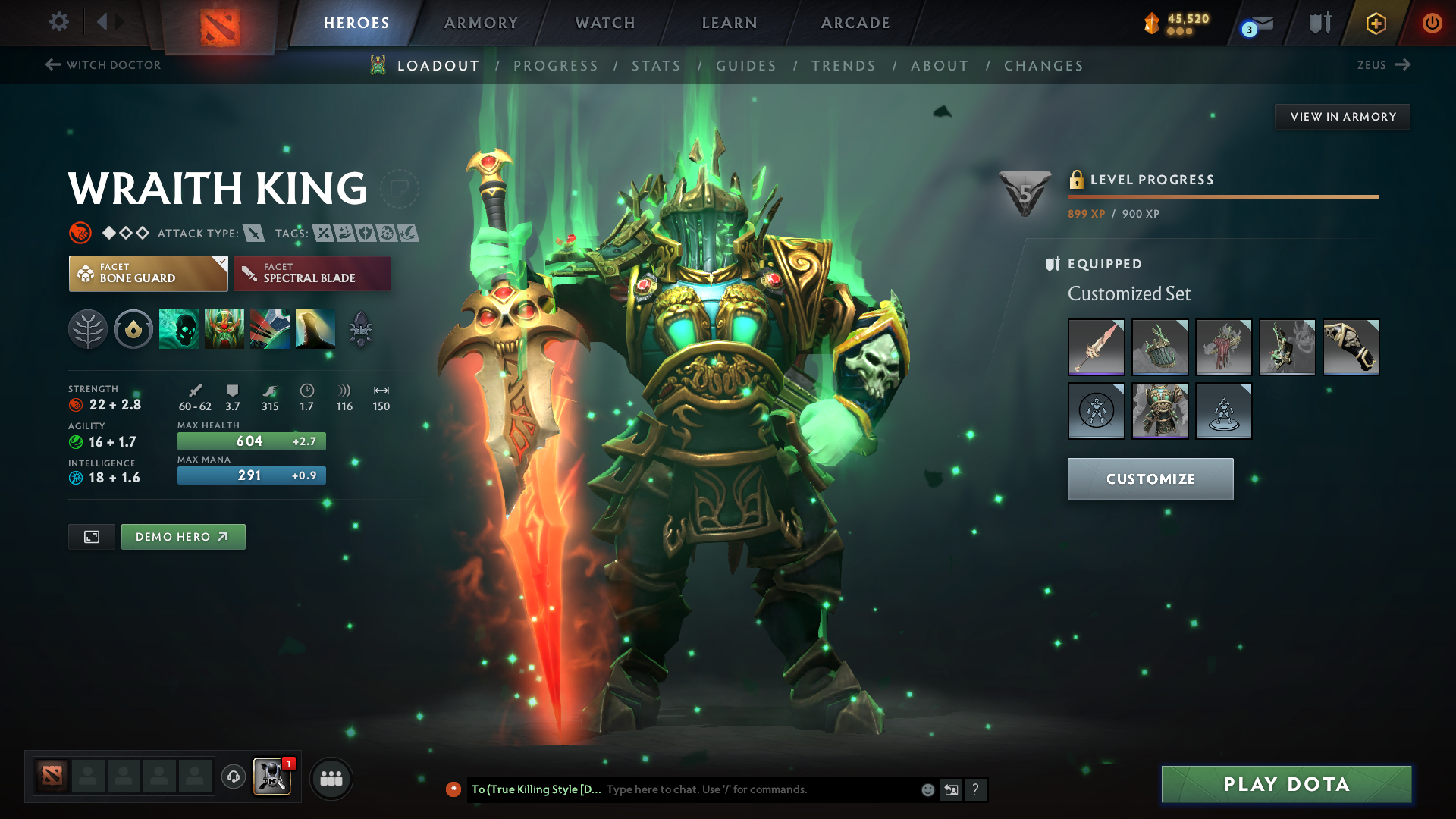Click the orange XP level progress bar
The height and width of the screenshot is (819, 1456).
pyautogui.click(x=1222, y=196)
